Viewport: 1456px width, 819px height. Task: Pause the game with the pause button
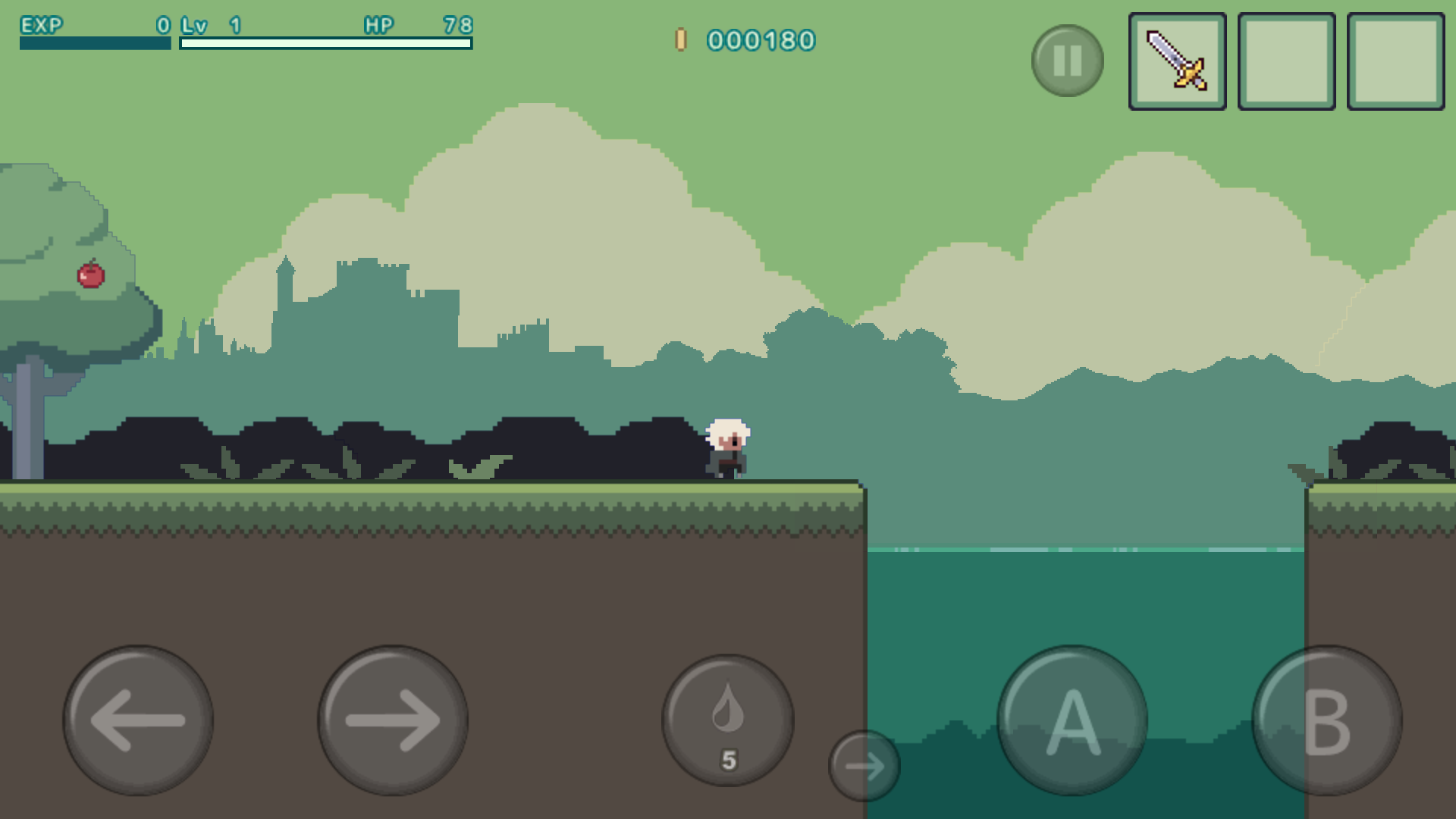[1067, 61]
